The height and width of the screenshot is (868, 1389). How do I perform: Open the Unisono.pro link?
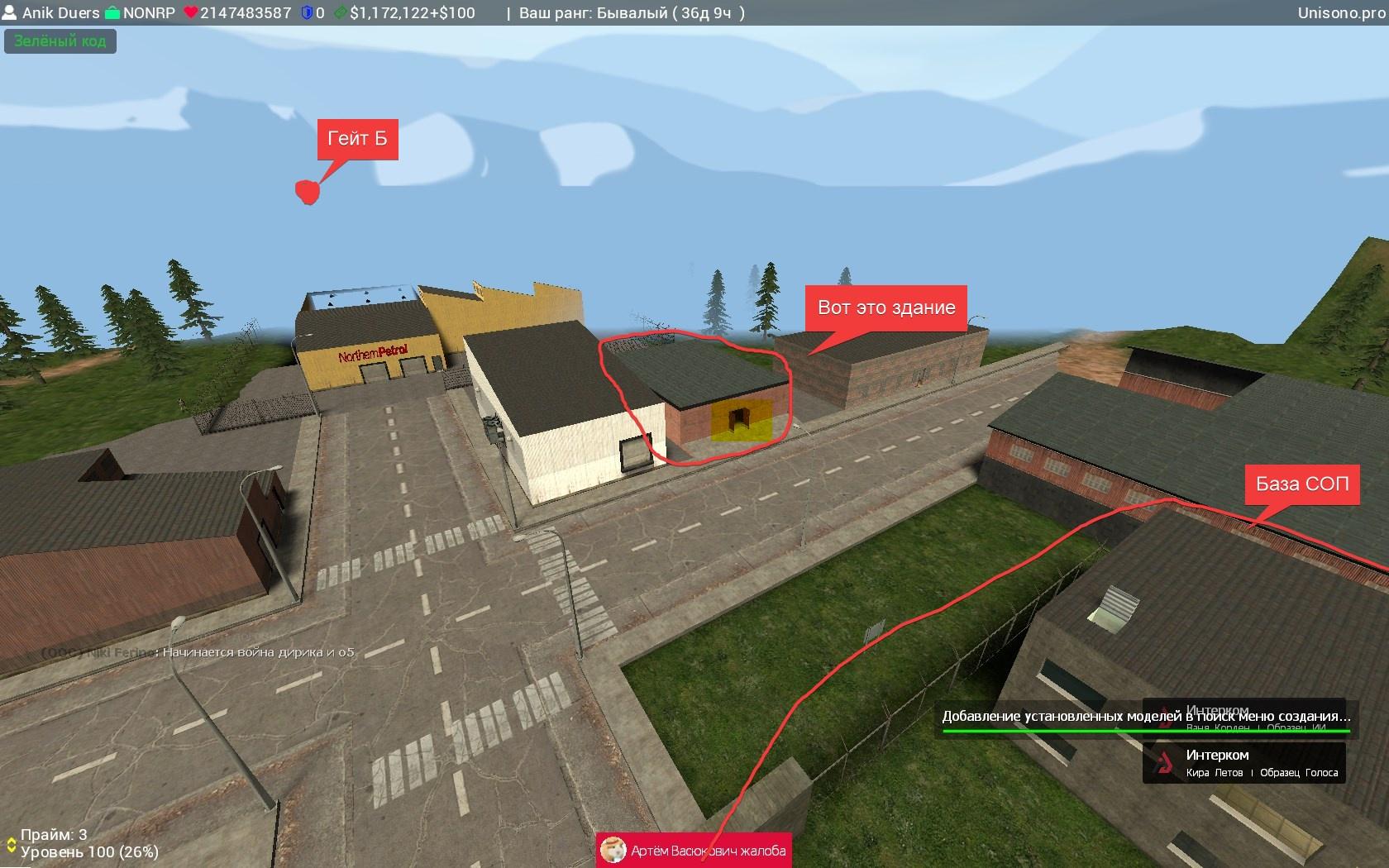1340,12
